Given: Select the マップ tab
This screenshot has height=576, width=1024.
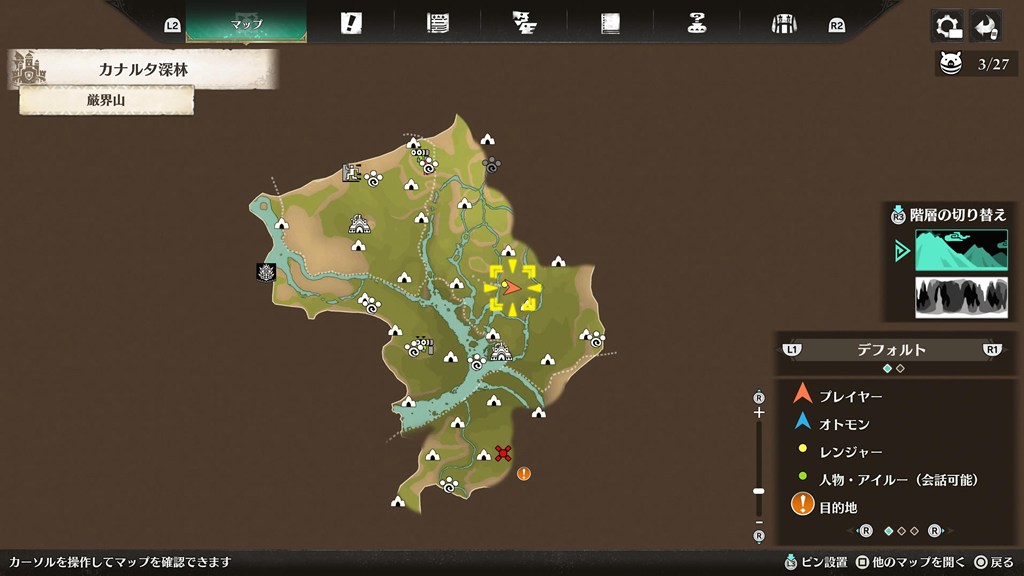Looking at the screenshot, I should pyautogui.click(x=246, y=23).
